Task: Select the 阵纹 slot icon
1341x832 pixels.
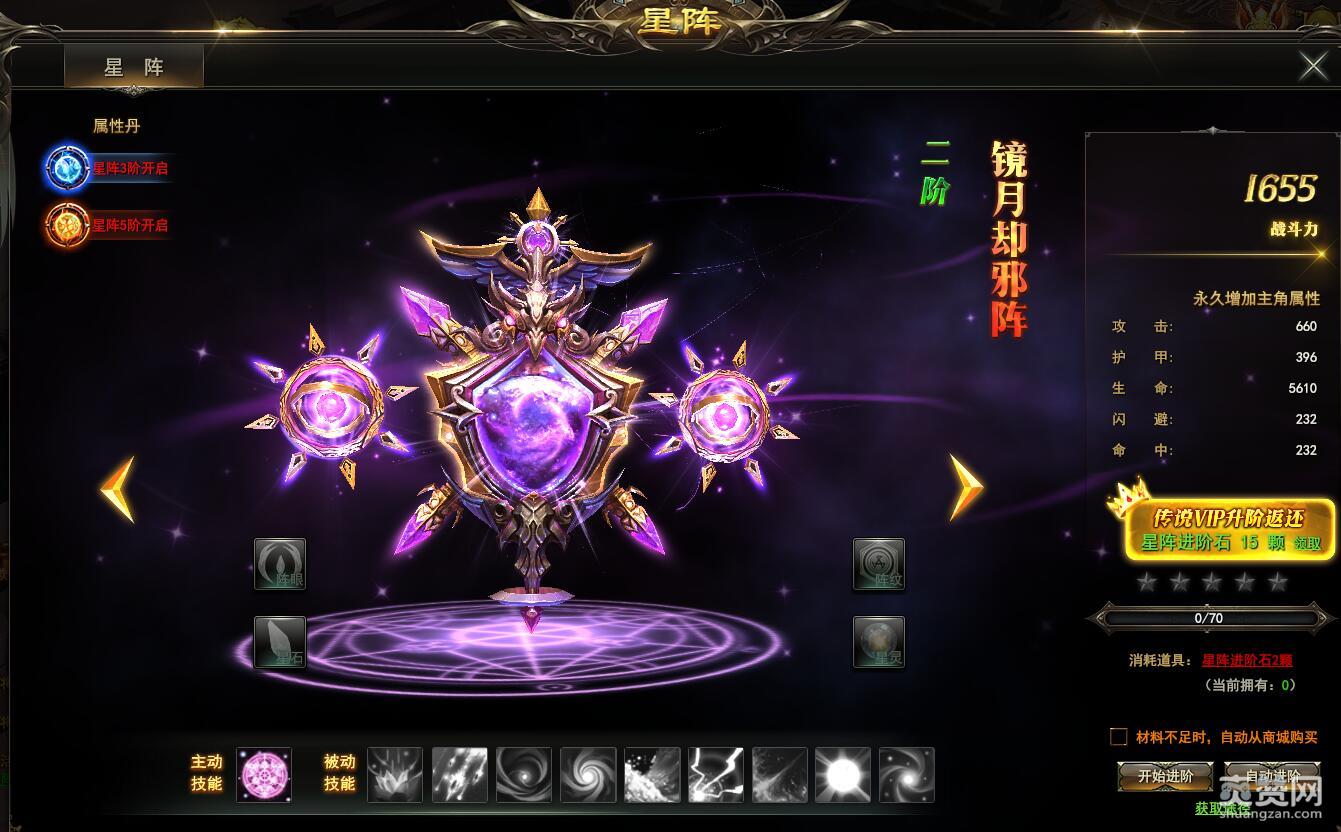Action: (x=880, y=563)
